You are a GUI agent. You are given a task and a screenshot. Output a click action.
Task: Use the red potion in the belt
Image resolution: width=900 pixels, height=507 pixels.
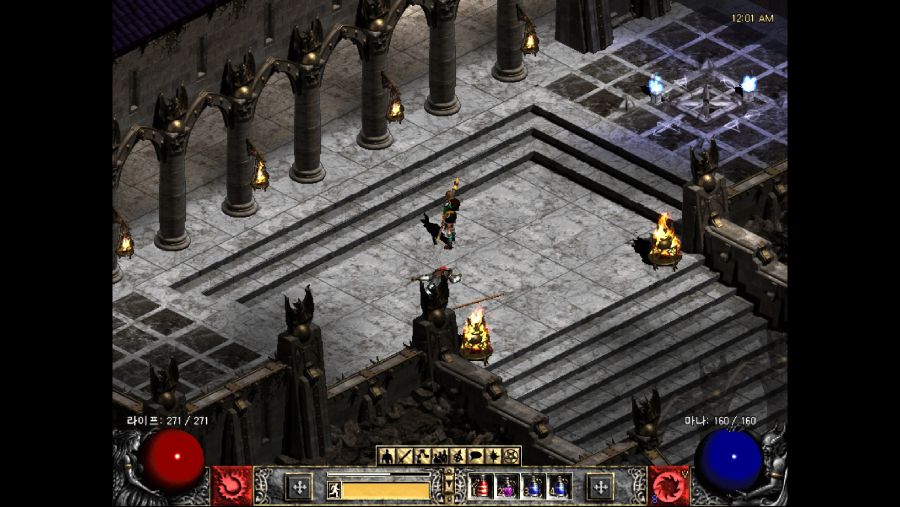tap(481, 486)
